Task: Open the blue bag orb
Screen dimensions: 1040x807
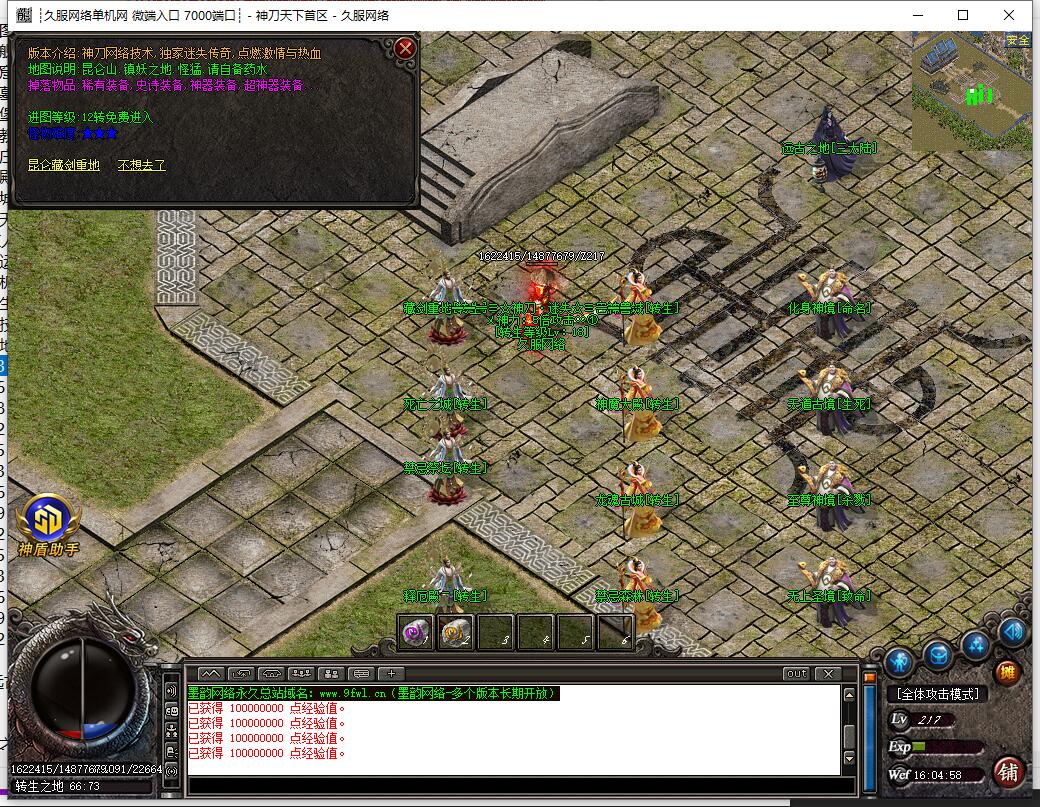Action: click(x=937, y=655)
